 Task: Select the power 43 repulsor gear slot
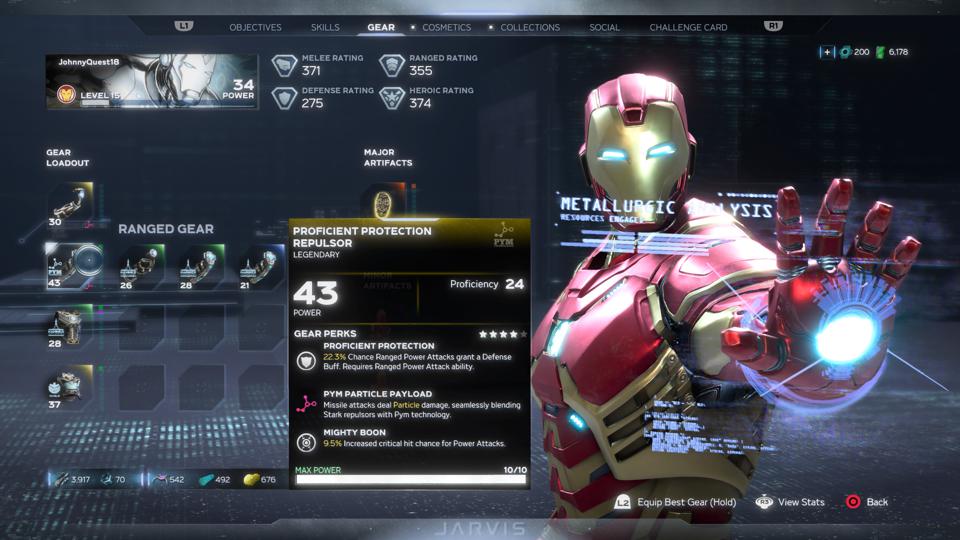click(72, 265)
